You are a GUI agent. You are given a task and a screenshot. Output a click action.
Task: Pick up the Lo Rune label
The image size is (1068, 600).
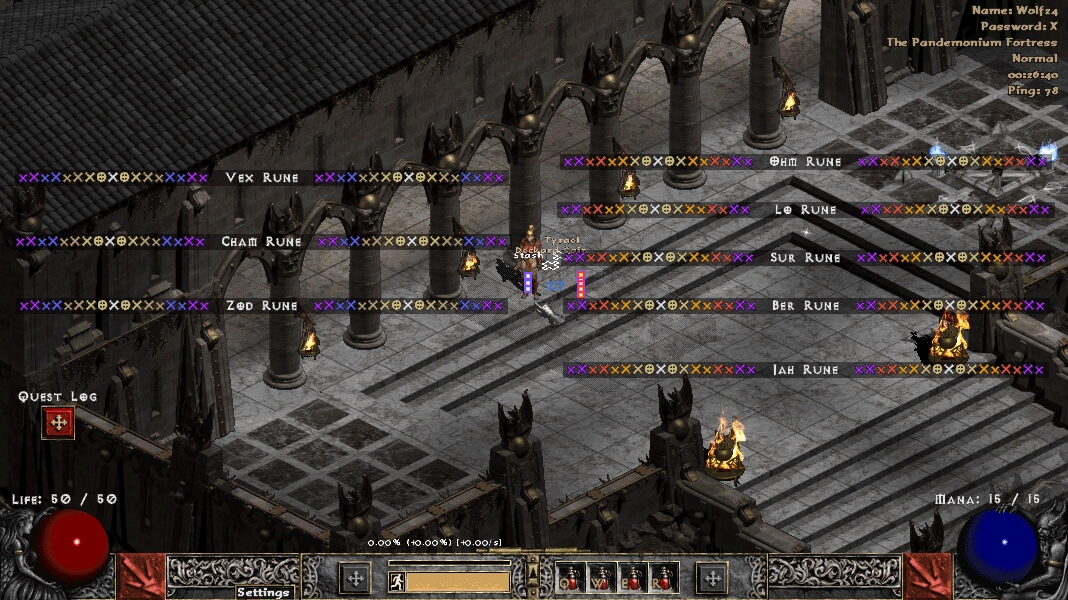pos(805,210)
